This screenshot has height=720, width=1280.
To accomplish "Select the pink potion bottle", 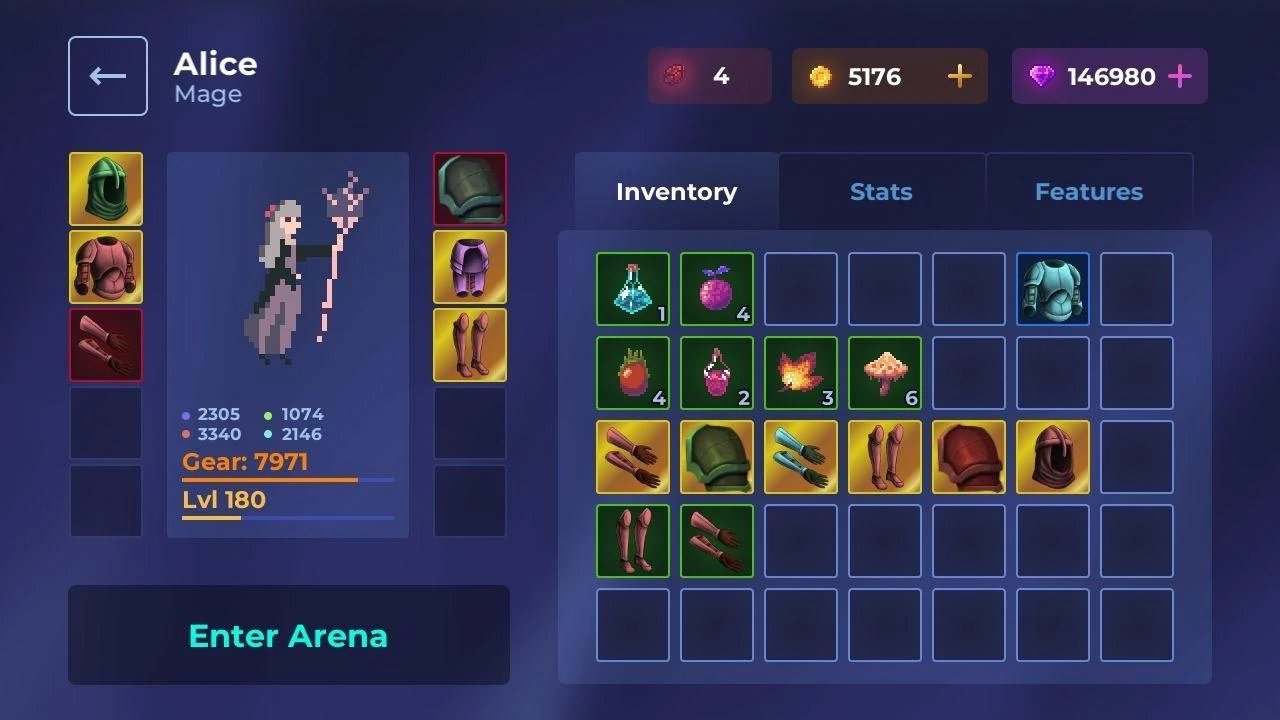I will (x=717, y=373).
